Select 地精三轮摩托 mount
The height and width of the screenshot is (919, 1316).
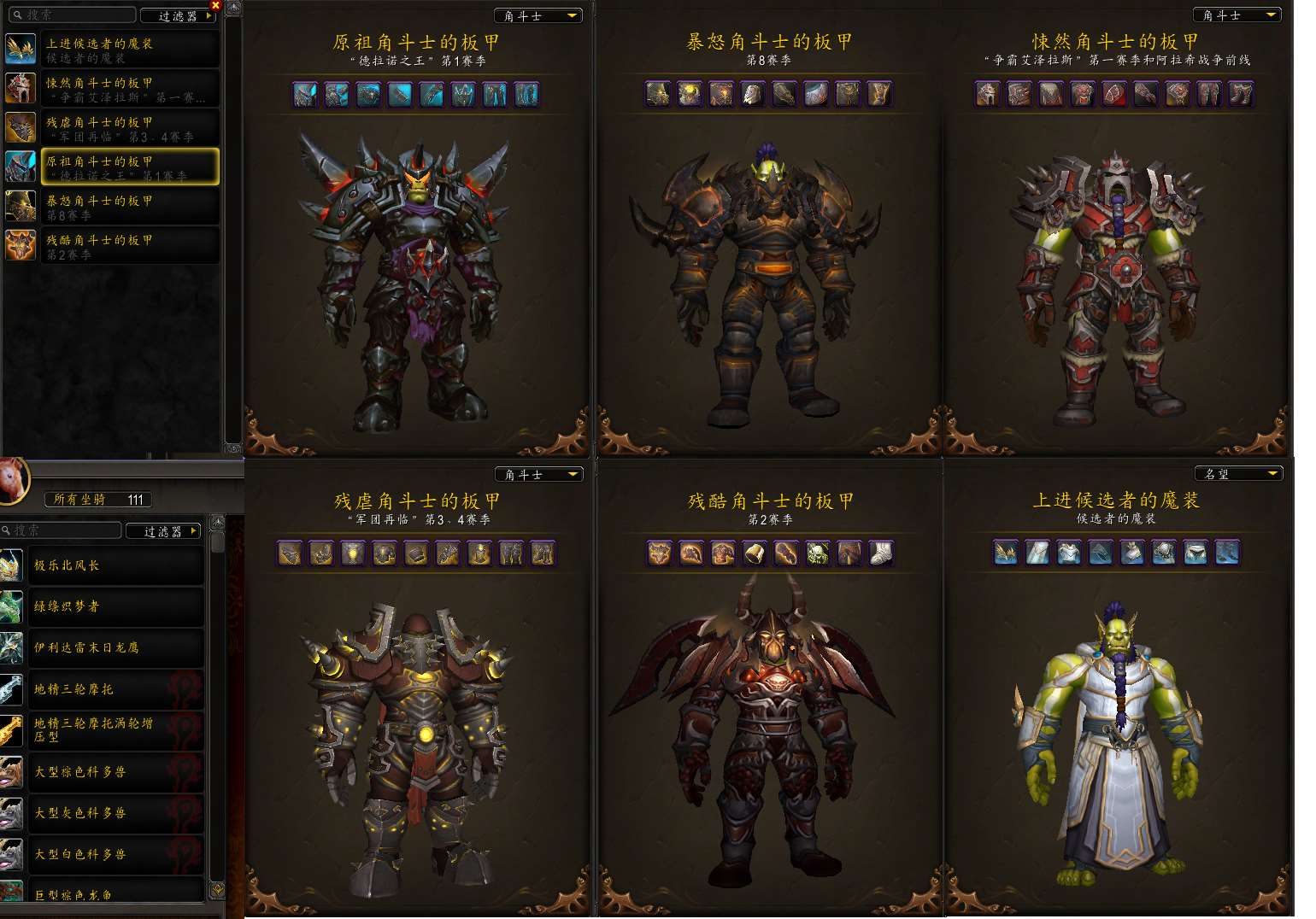(x=115, y=689)
